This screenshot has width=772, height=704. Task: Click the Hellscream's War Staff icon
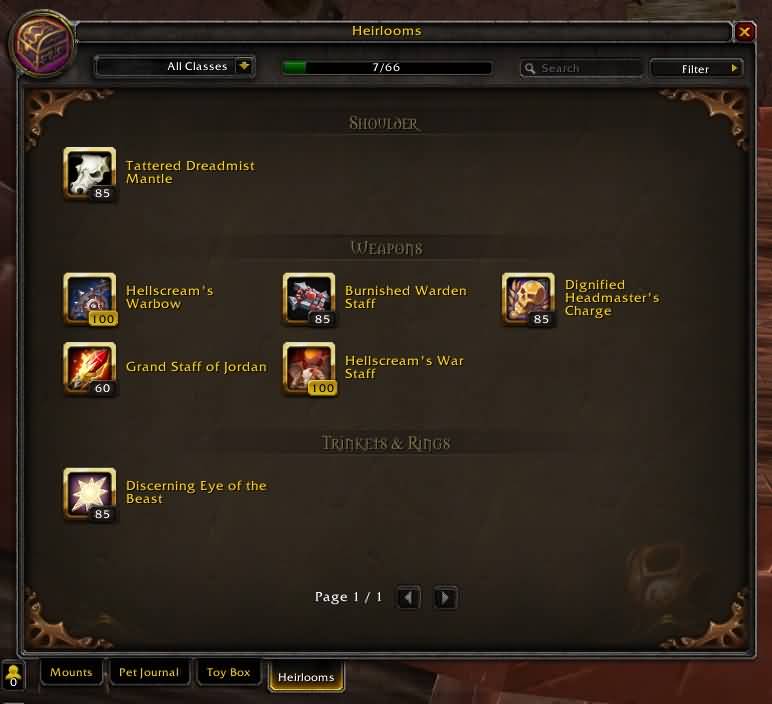coord(308,367)
